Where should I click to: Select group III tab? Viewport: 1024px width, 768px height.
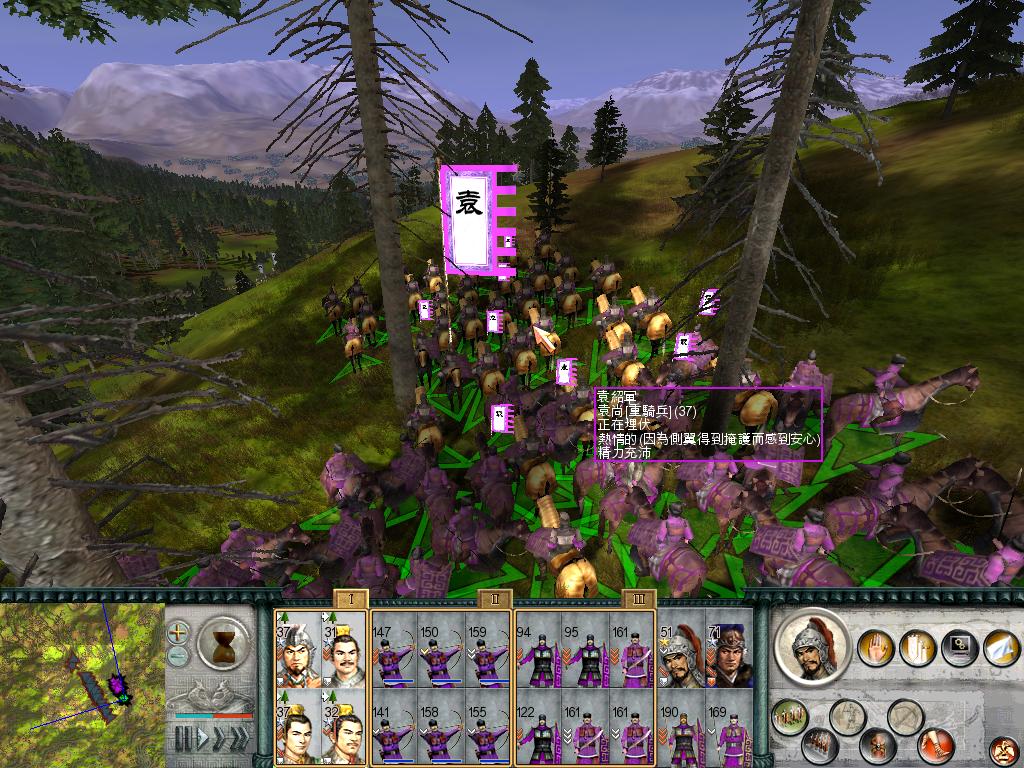[637, 598]
